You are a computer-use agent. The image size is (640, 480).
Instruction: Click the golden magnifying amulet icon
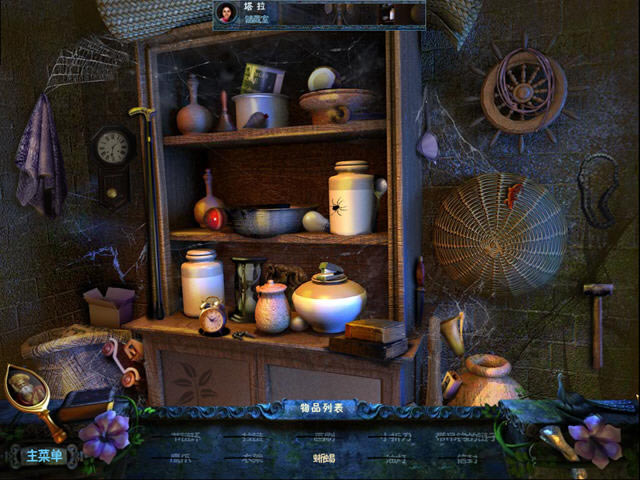(26, 390)
